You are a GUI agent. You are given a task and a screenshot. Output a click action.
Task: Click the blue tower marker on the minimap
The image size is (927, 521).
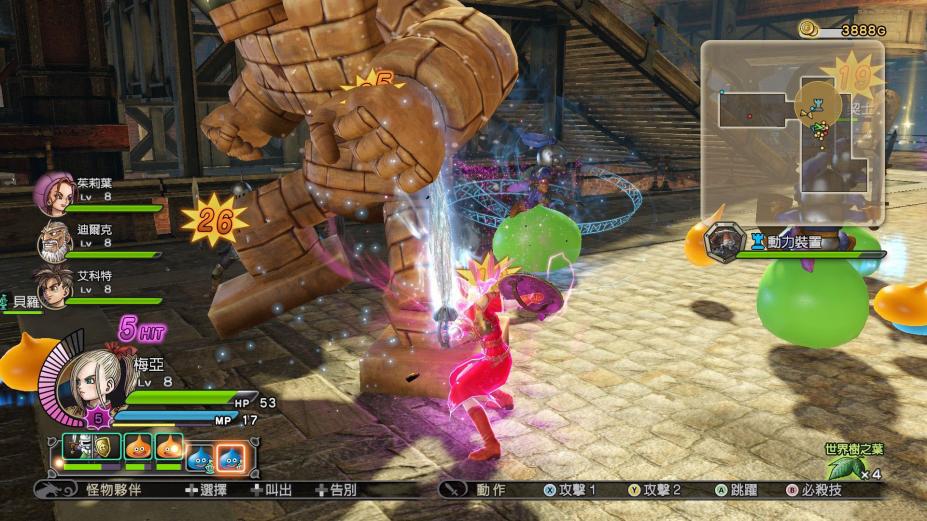pos(817,104)
